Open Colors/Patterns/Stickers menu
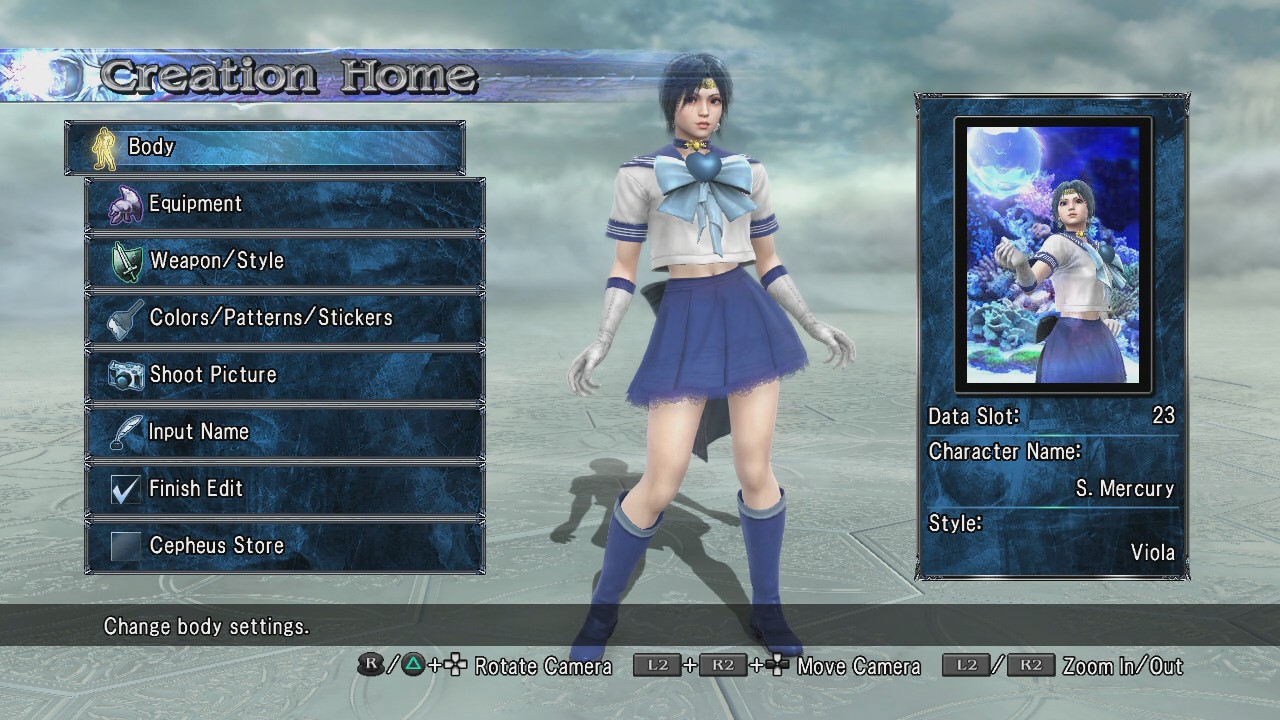The height and width of the screenshot is (720, 1280). coord(285,318)
